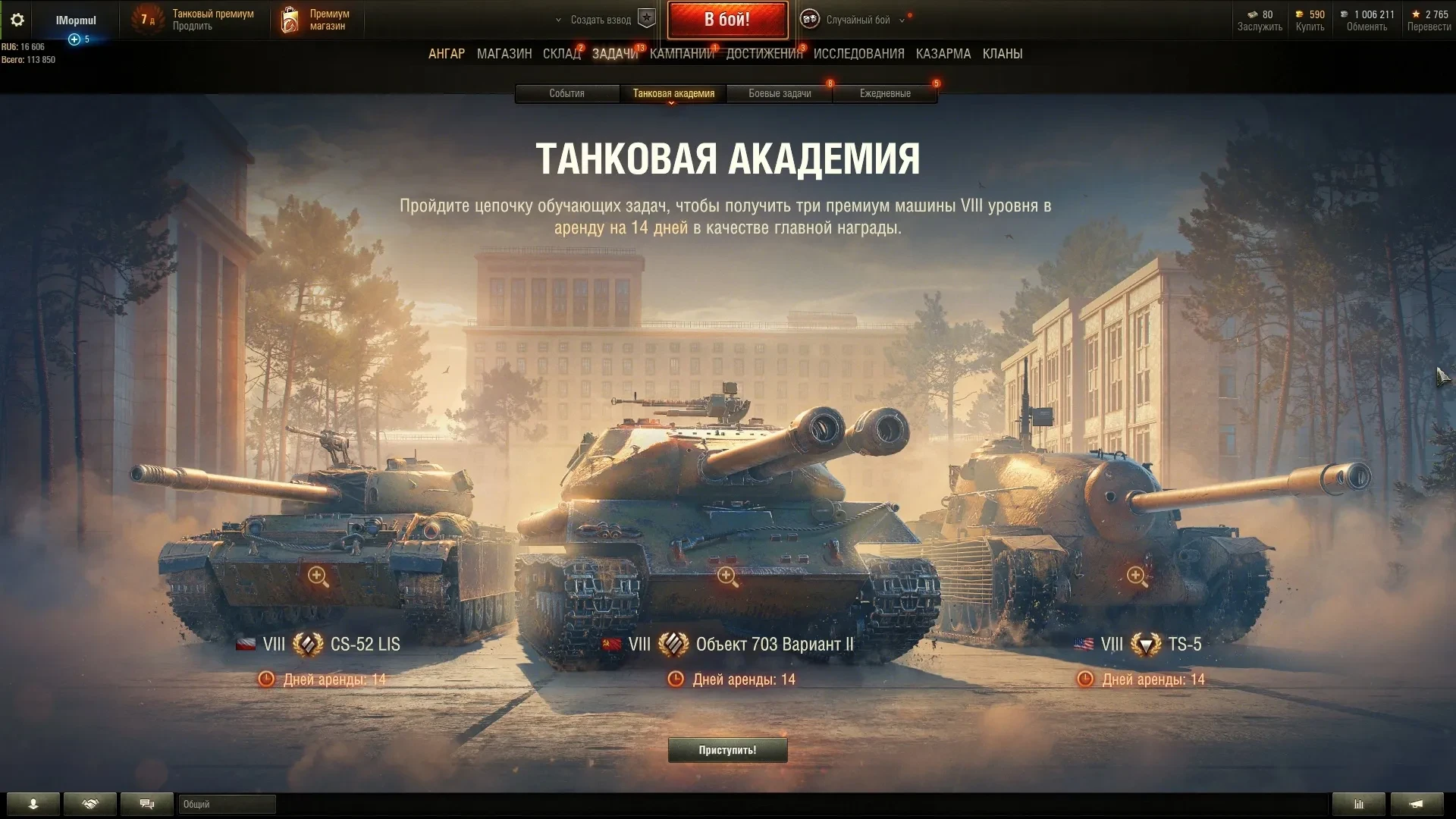This screenshot has width=1456, height=819.
Task: Switch to the События tab
Action: pos(566,93)
